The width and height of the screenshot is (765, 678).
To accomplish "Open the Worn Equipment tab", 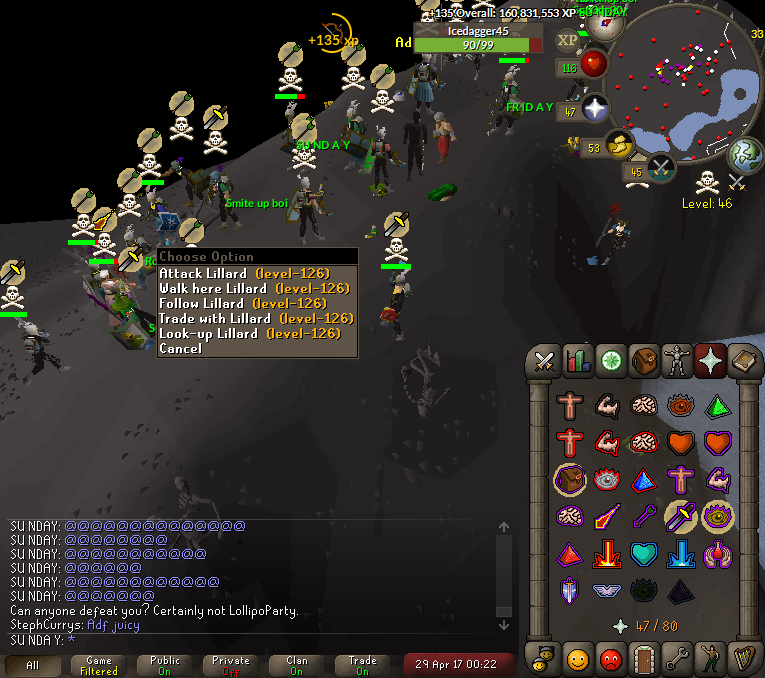I will [677, 360].
